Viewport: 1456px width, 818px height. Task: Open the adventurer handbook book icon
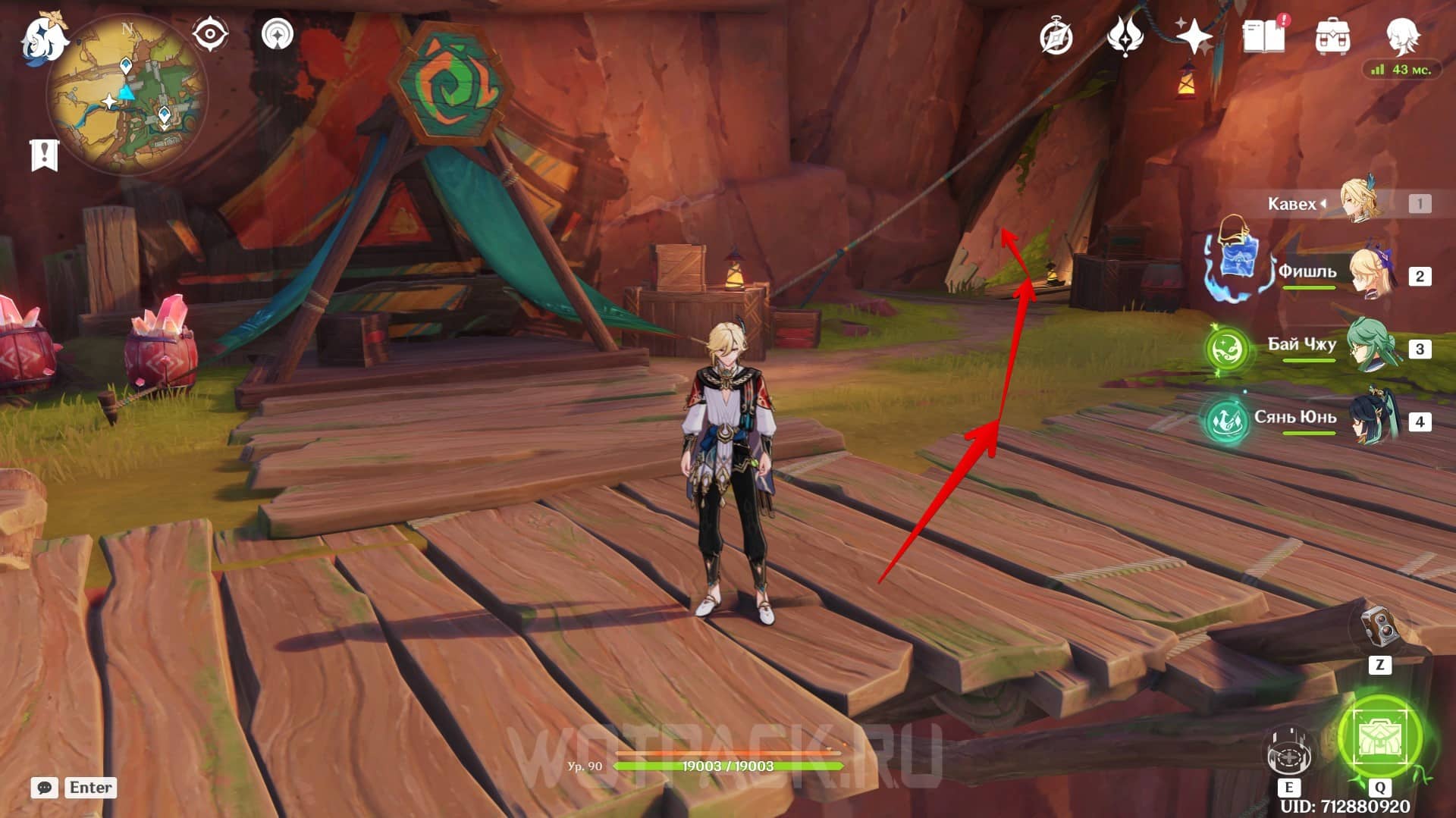1264,36
